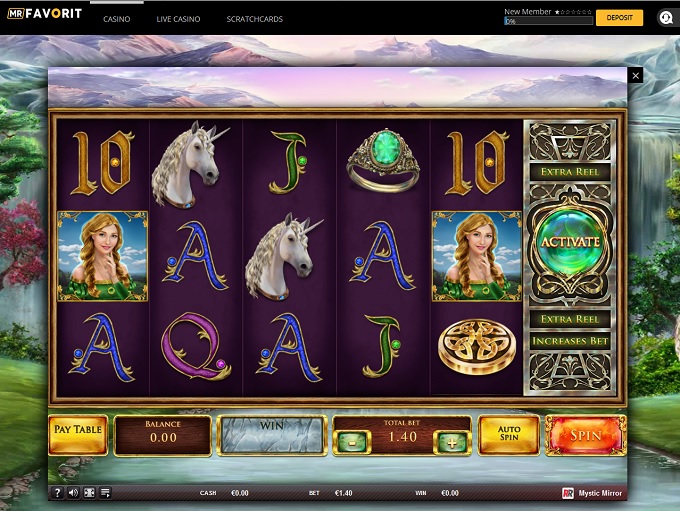This screenshot has width=680, height=511.
Task: Spin the reels
Action: coord(585,436)
